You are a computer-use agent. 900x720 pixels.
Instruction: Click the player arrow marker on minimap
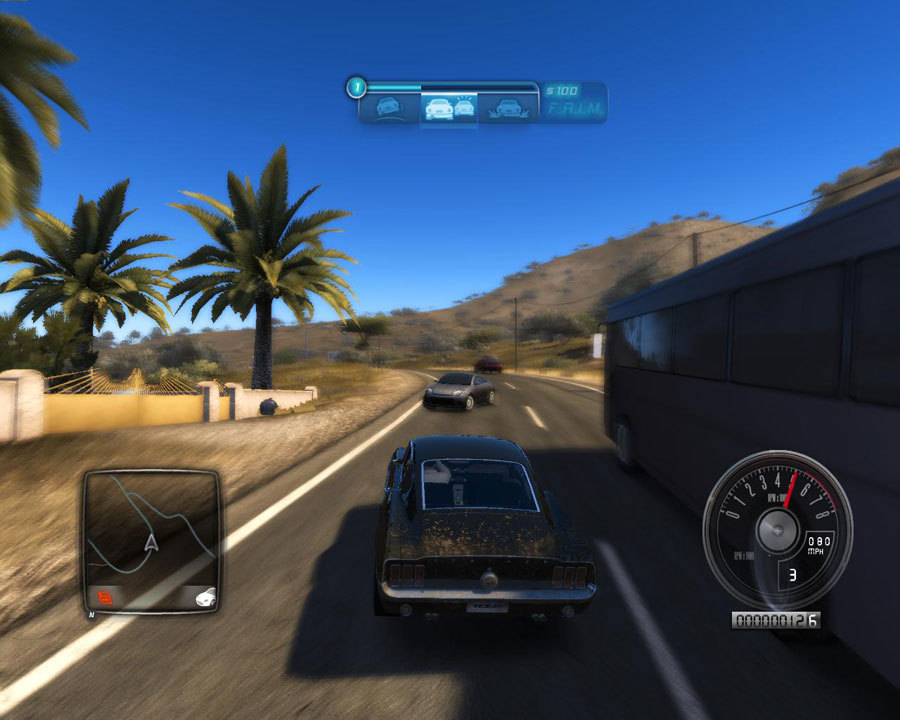tap(152, 543)
